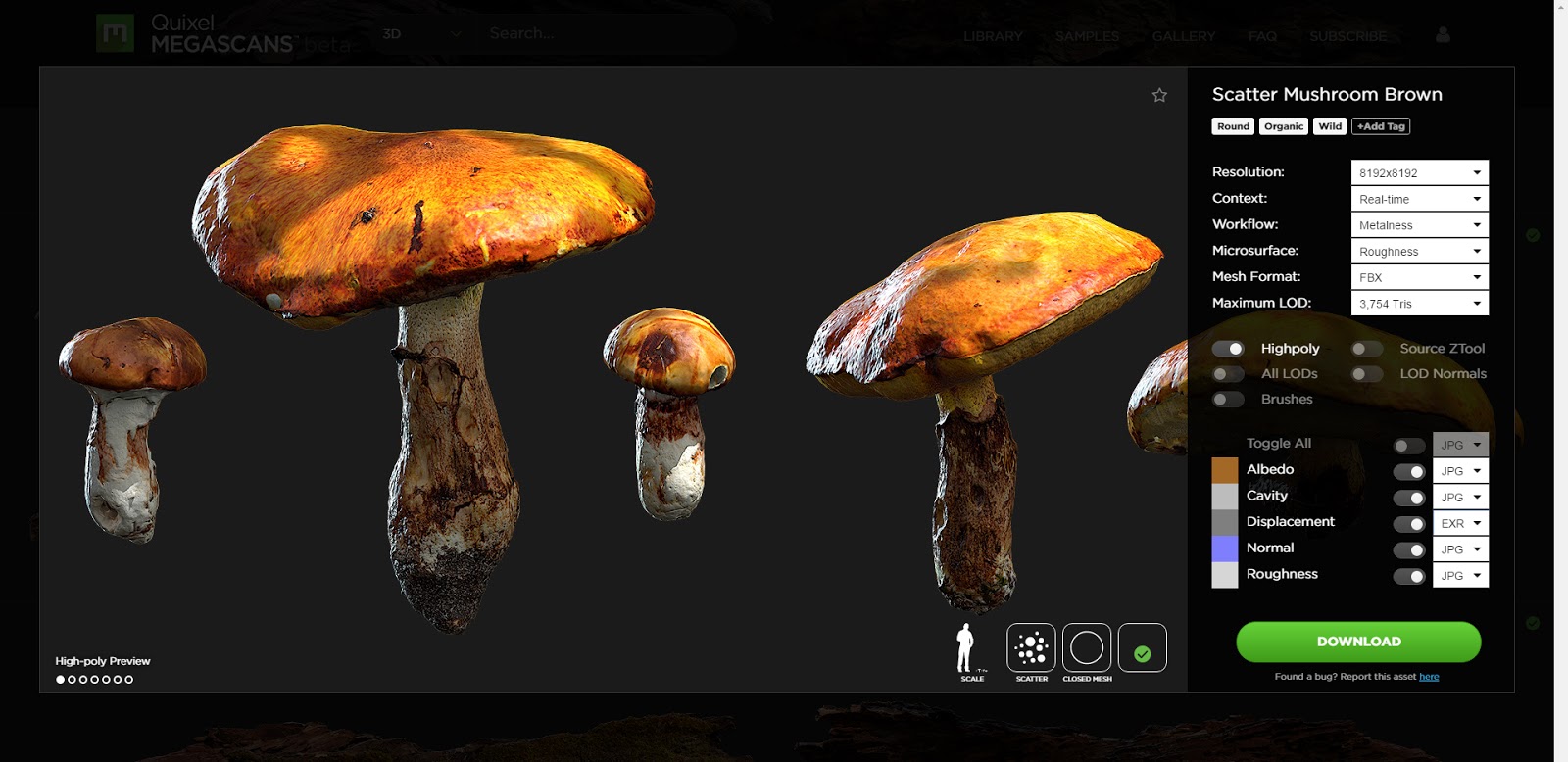This screenshot has width=1568, height=762.
Task: Click the Normal map purple swatch
Action: 1224,548
